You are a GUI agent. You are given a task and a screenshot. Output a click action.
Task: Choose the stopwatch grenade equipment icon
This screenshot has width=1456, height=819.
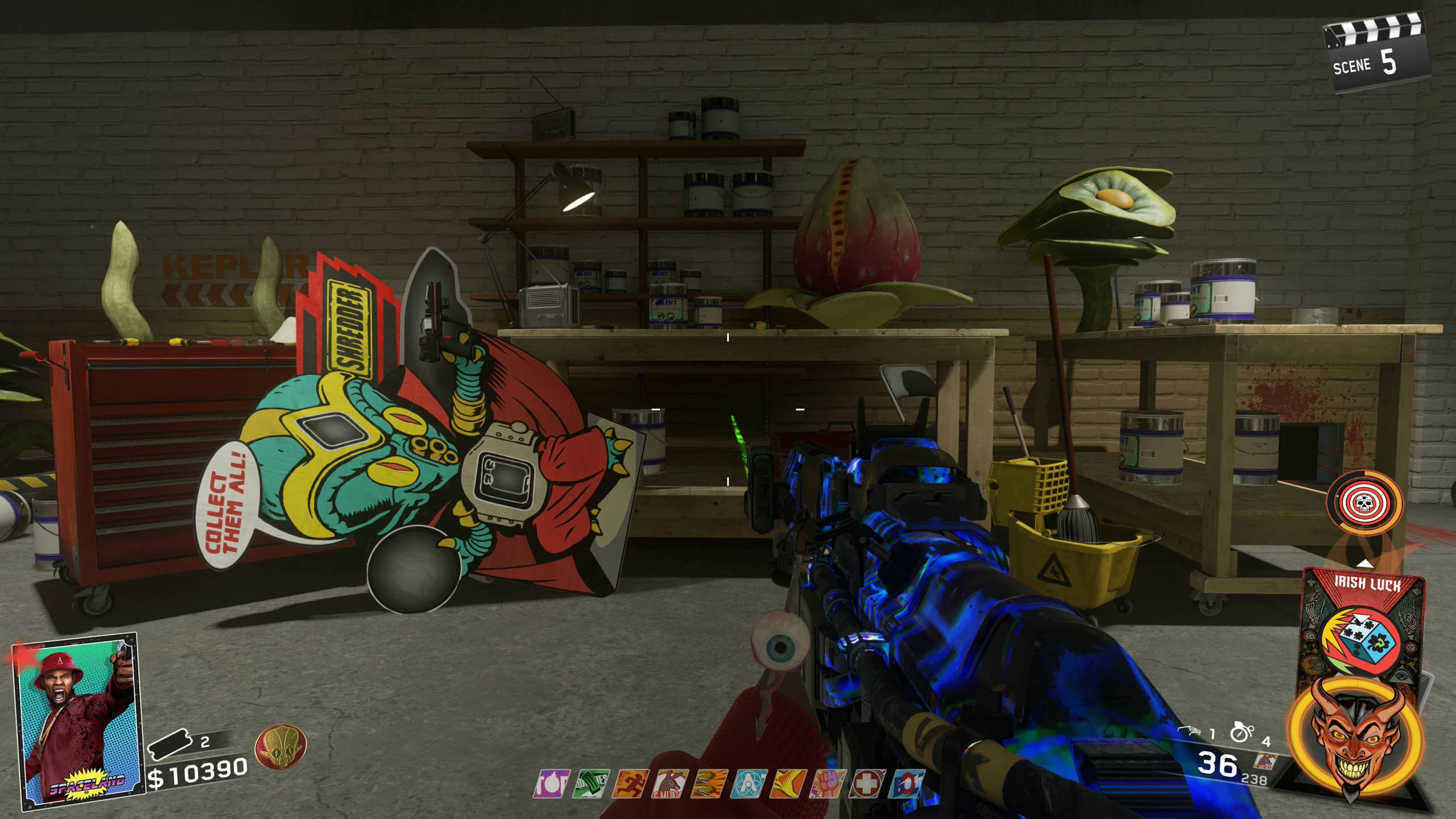click(1241, 732)
